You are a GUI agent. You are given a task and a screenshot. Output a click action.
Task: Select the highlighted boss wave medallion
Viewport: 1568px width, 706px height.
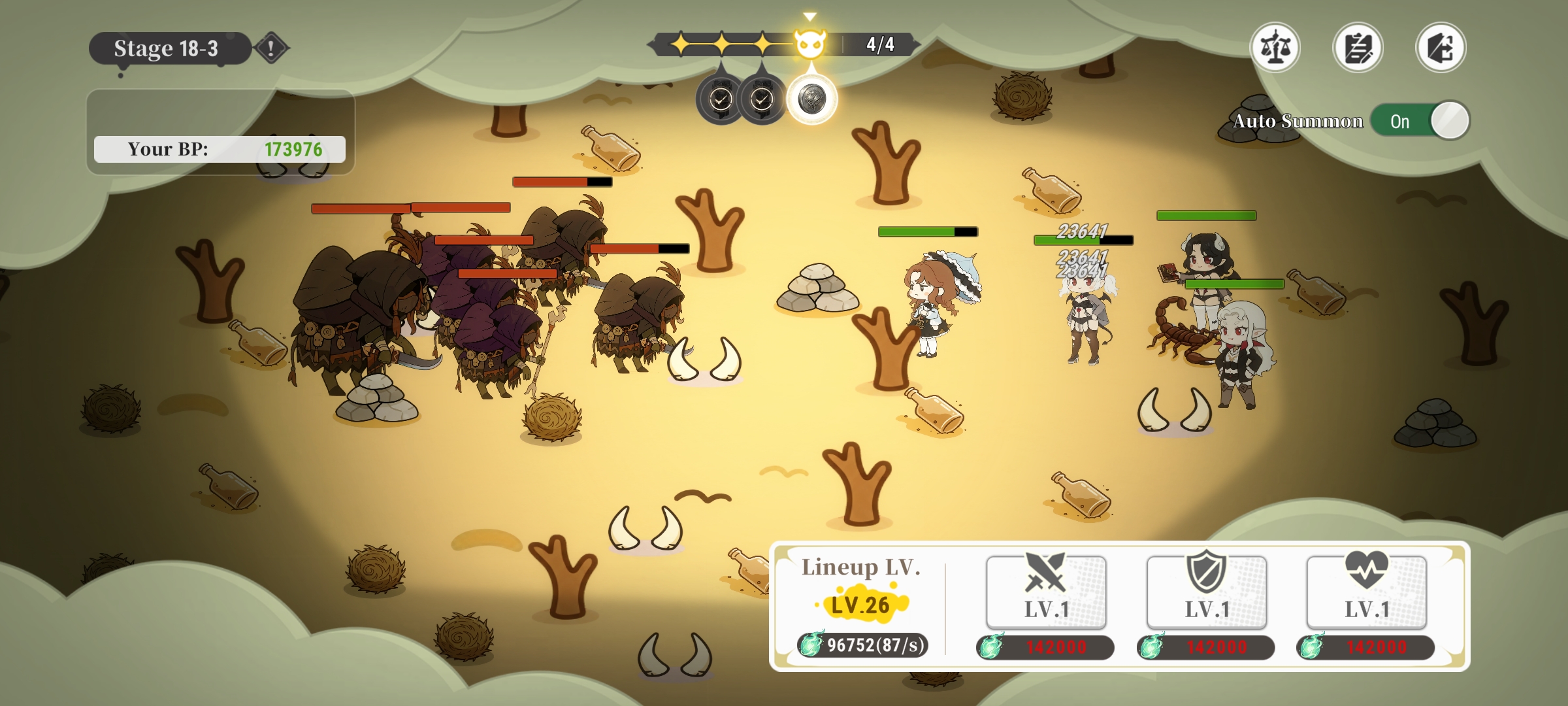coord(811,99)
